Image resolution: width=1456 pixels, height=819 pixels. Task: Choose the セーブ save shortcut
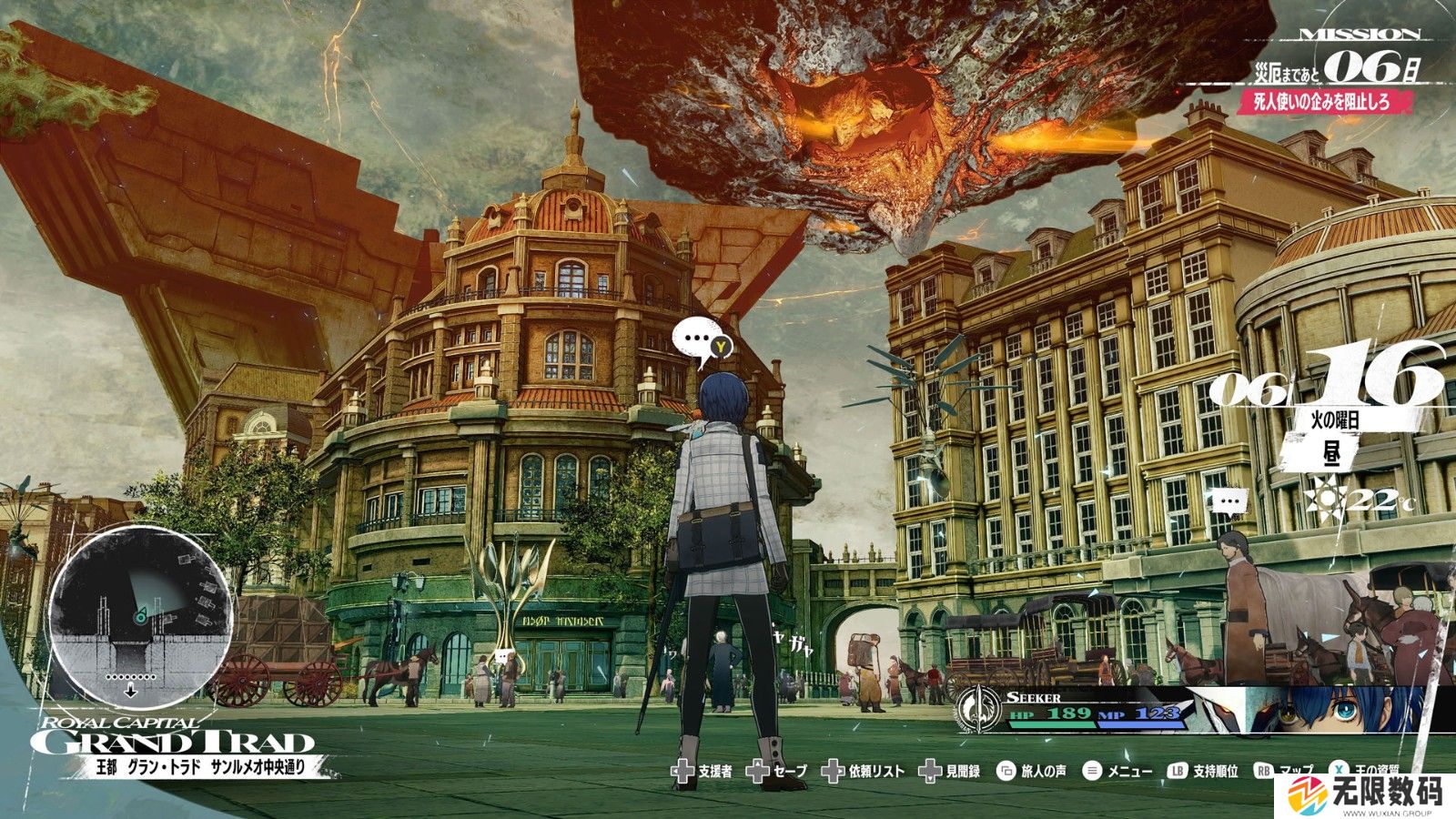click(776, 772)
